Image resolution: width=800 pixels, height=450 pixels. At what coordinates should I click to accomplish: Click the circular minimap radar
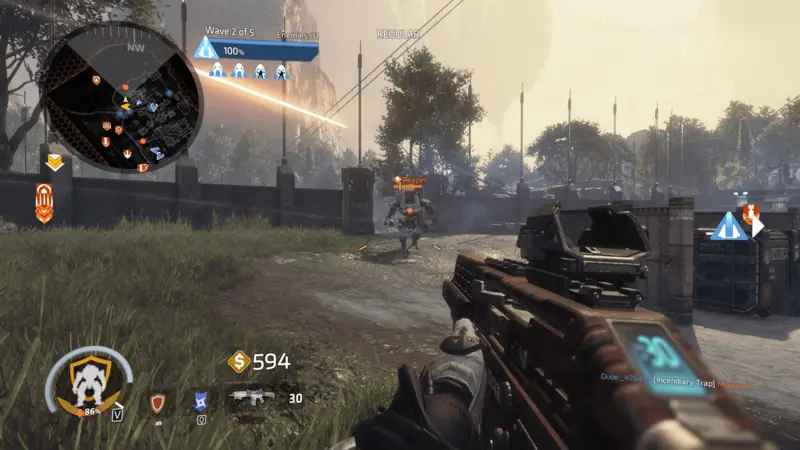point(121,98)
